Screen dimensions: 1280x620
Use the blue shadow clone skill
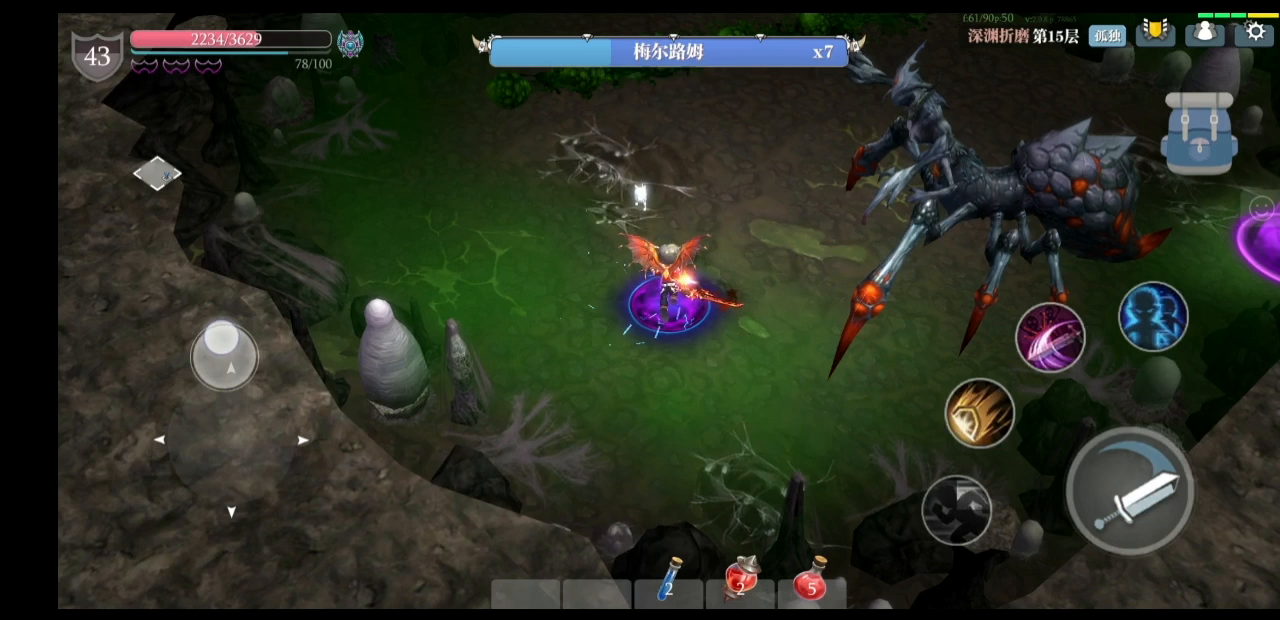tap(1153, 316)
